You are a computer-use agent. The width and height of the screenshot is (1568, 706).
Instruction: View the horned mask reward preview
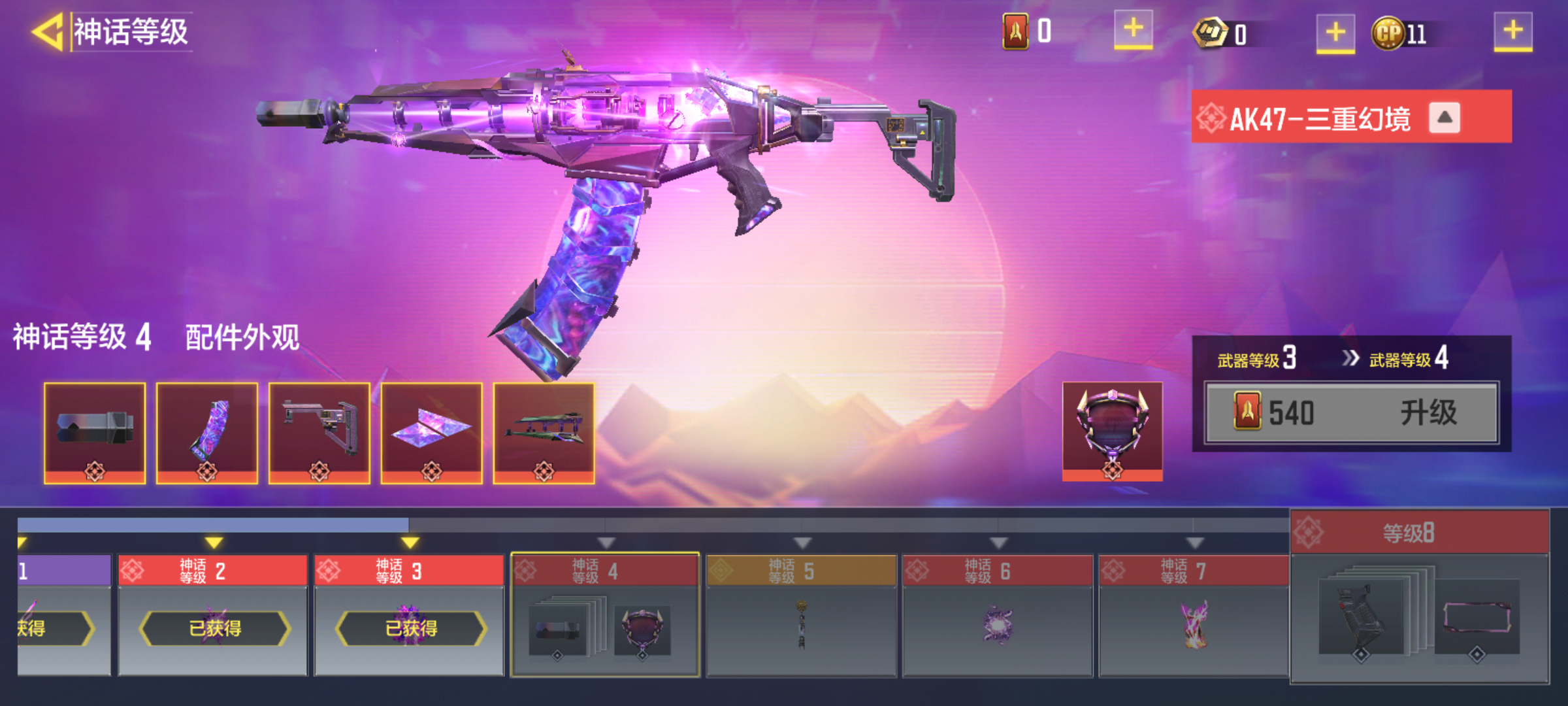[1112, 431]
